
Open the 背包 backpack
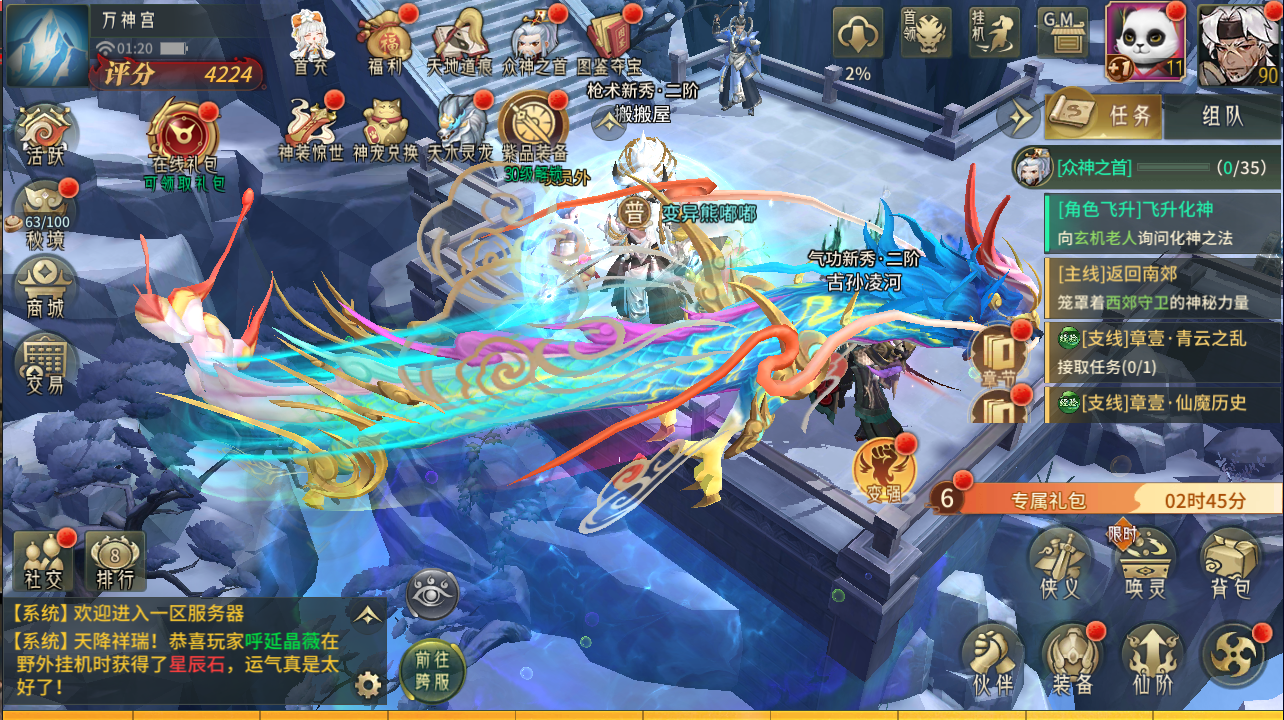(x=1230, y=564)
